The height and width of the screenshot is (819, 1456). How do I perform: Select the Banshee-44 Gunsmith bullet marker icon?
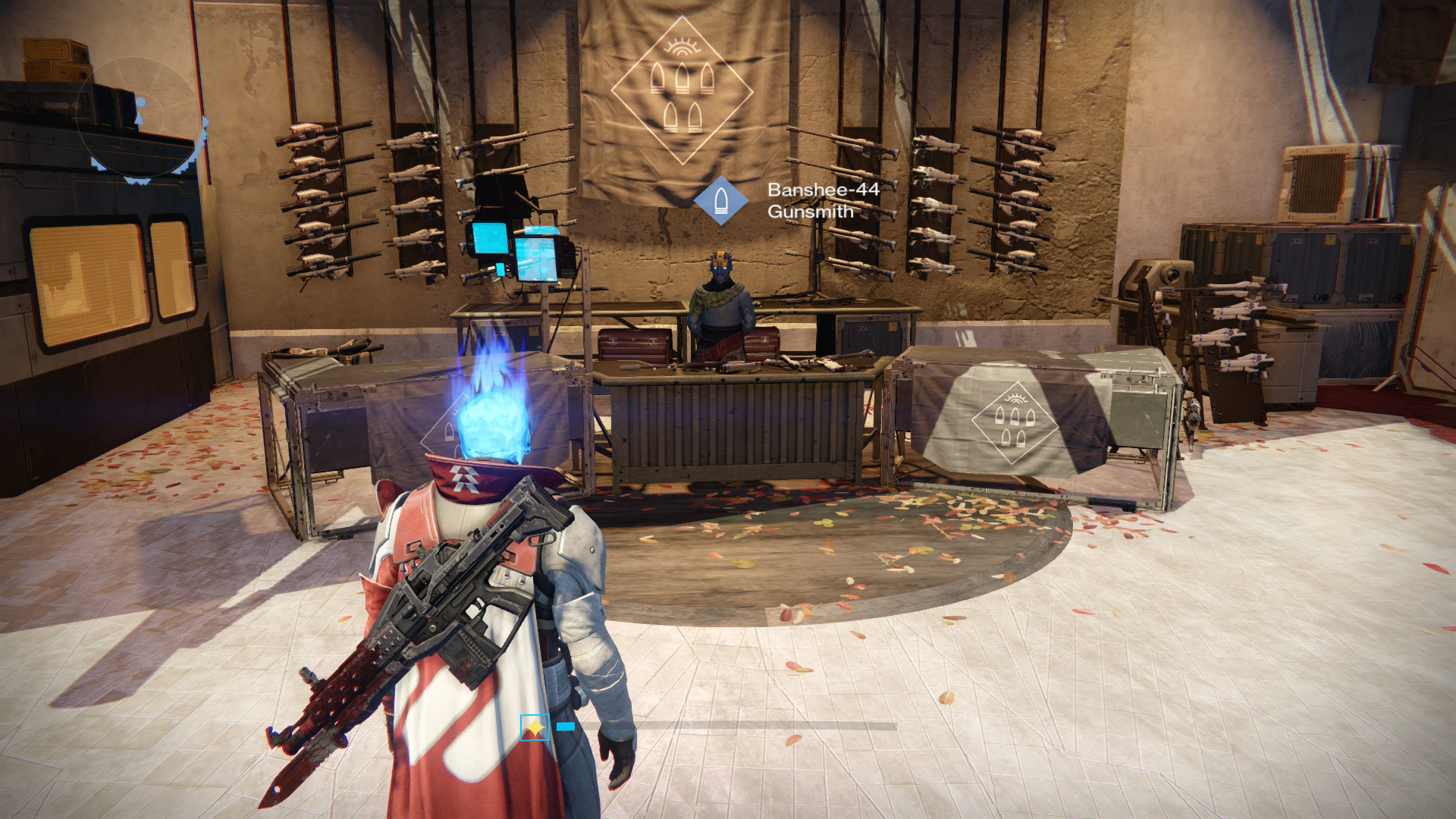click(x=720, y=201)
